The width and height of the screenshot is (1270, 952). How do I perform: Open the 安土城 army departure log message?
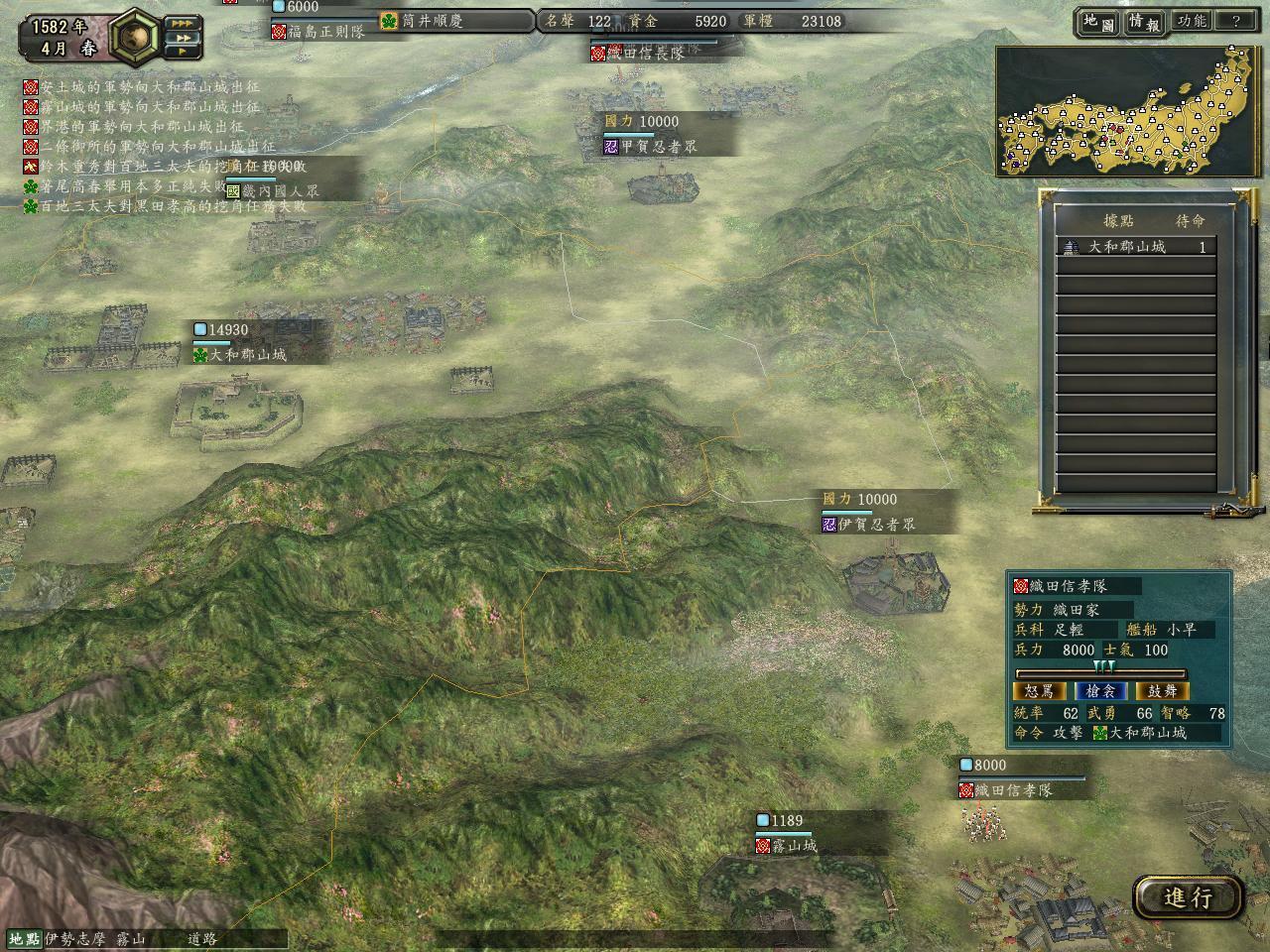[142, 88]
